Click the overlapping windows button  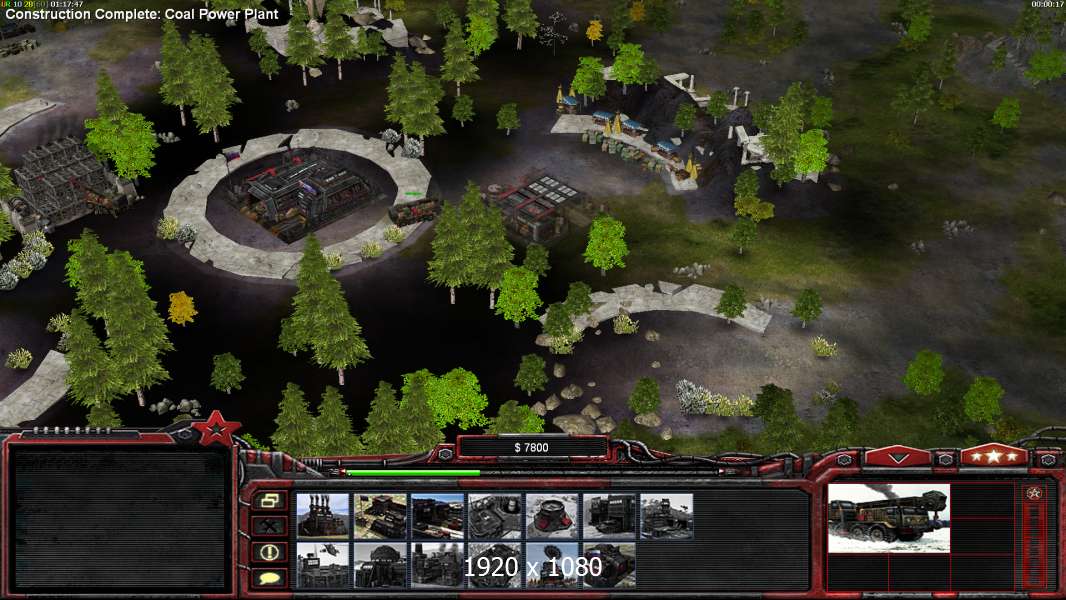[x=269, y=500]
